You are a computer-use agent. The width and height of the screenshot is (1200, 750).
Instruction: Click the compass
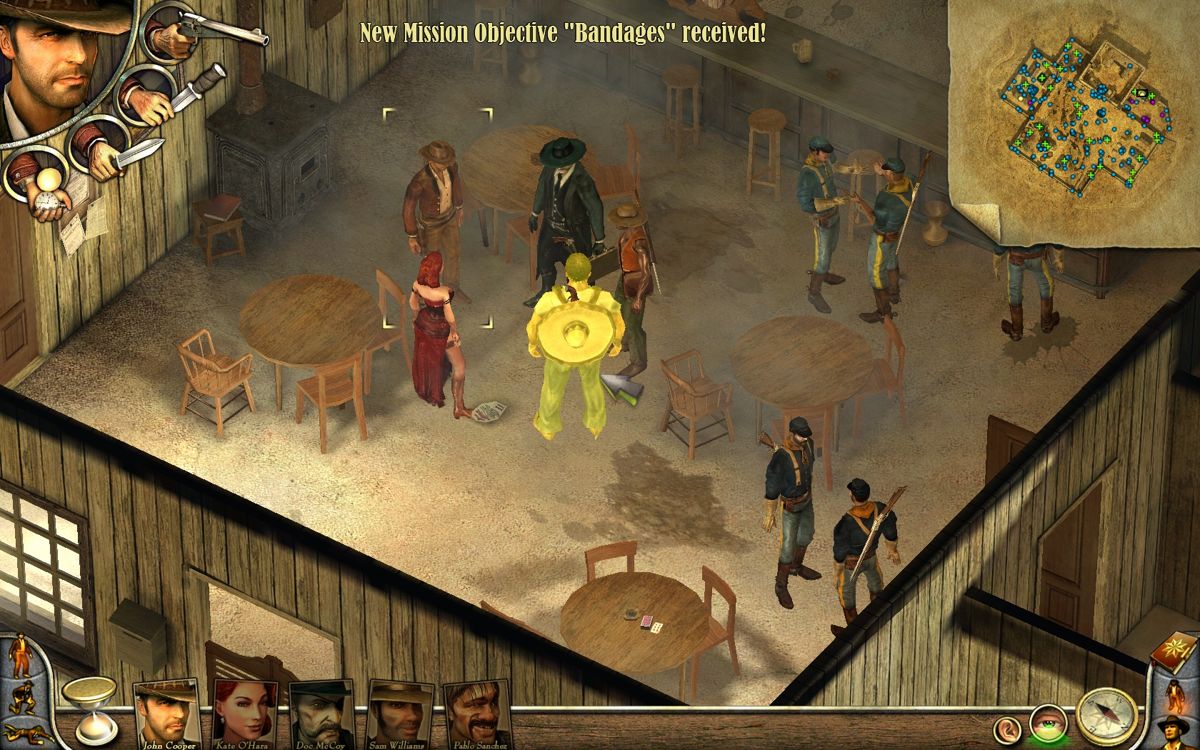point(1107,718)
